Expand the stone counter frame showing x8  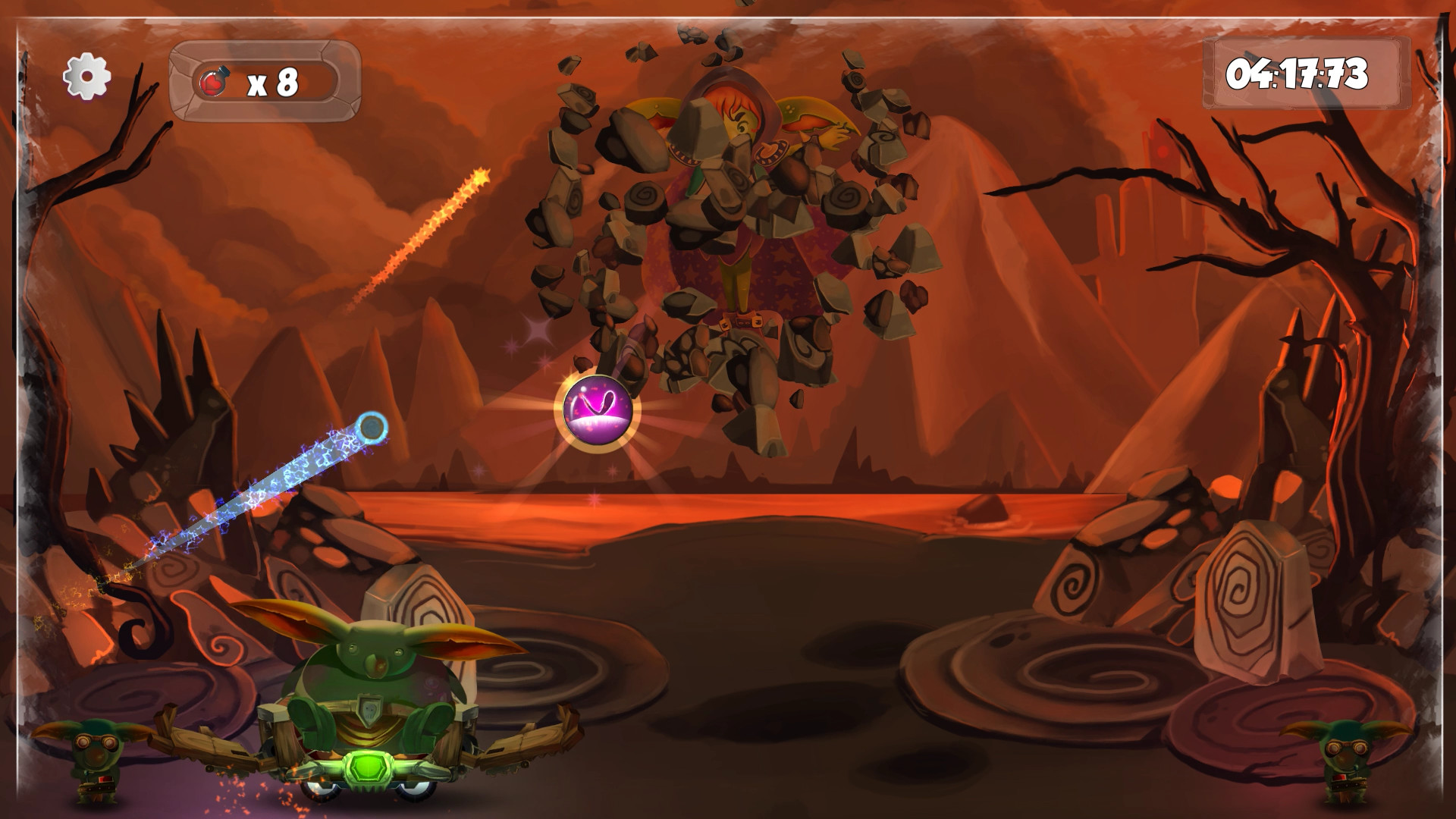click(x=265, y=80)
